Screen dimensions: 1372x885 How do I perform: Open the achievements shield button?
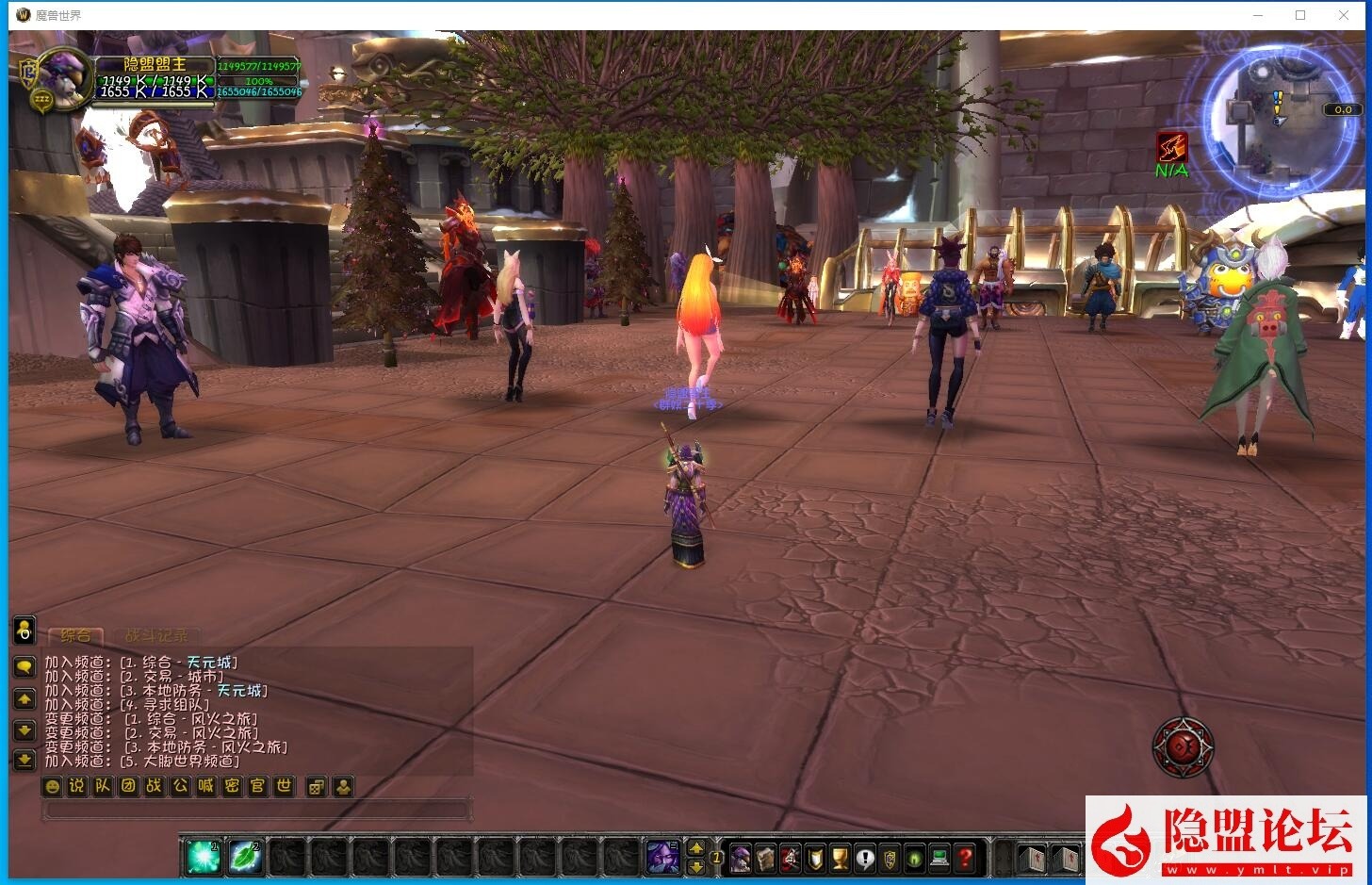(x=815, y=858)
